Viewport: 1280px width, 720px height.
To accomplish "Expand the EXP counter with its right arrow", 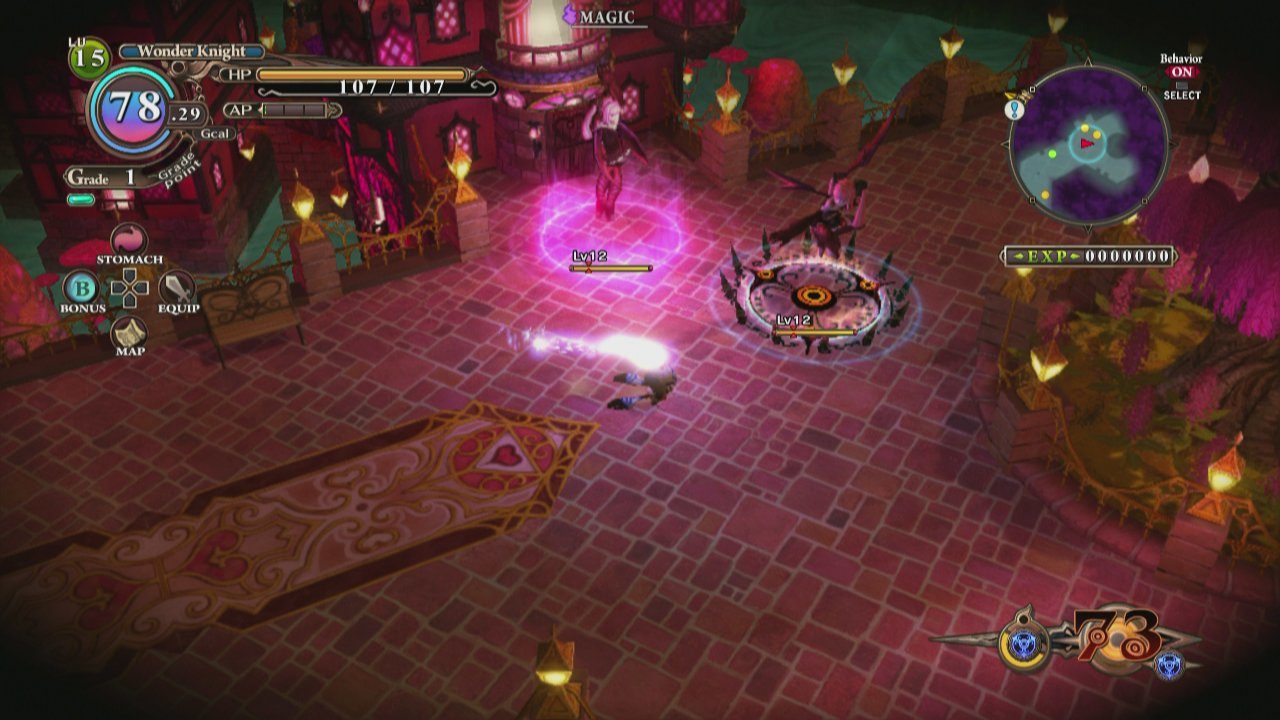I will click(1075, 253).
